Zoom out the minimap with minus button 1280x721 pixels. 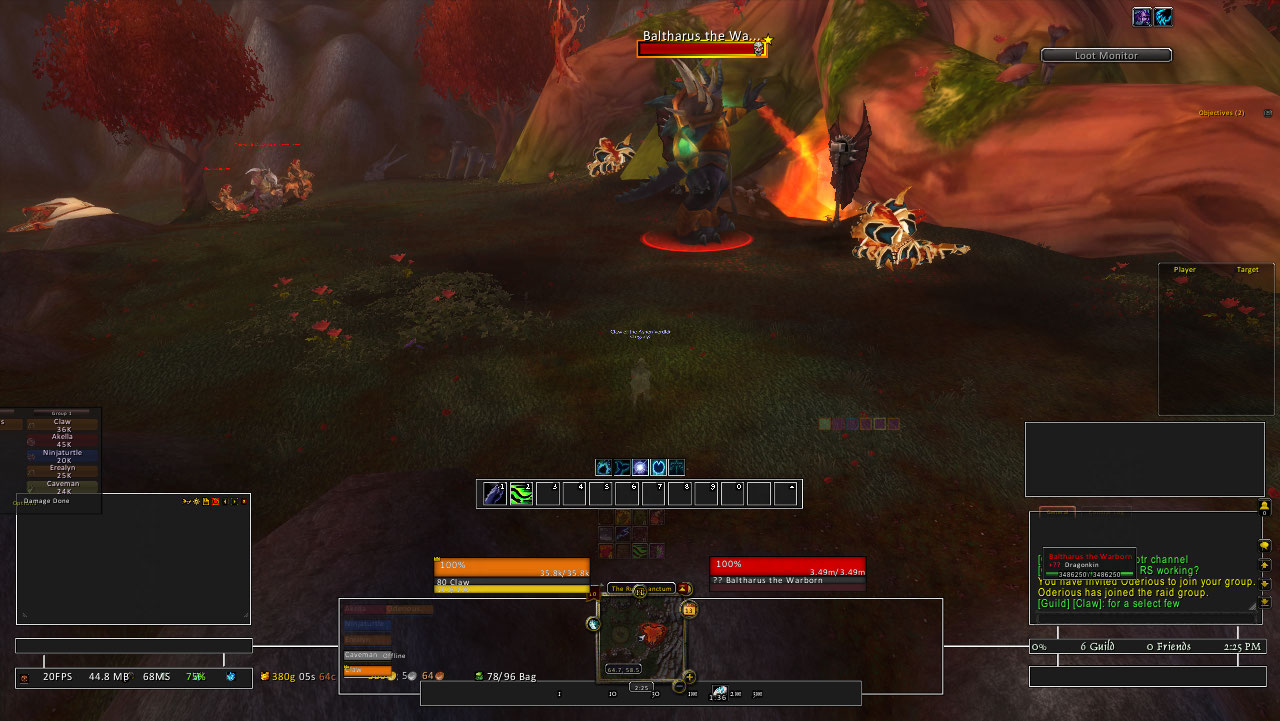[x=679, y=686]
